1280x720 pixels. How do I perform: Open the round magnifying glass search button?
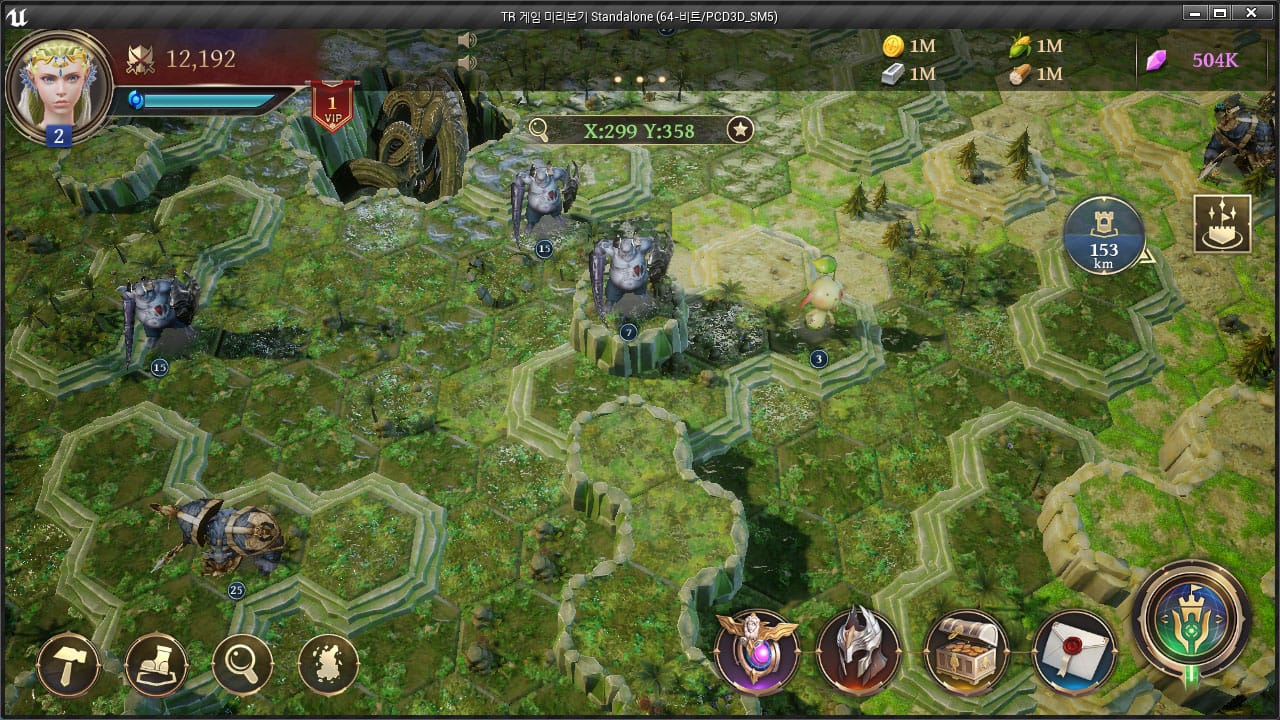click(x=242, y=664)
